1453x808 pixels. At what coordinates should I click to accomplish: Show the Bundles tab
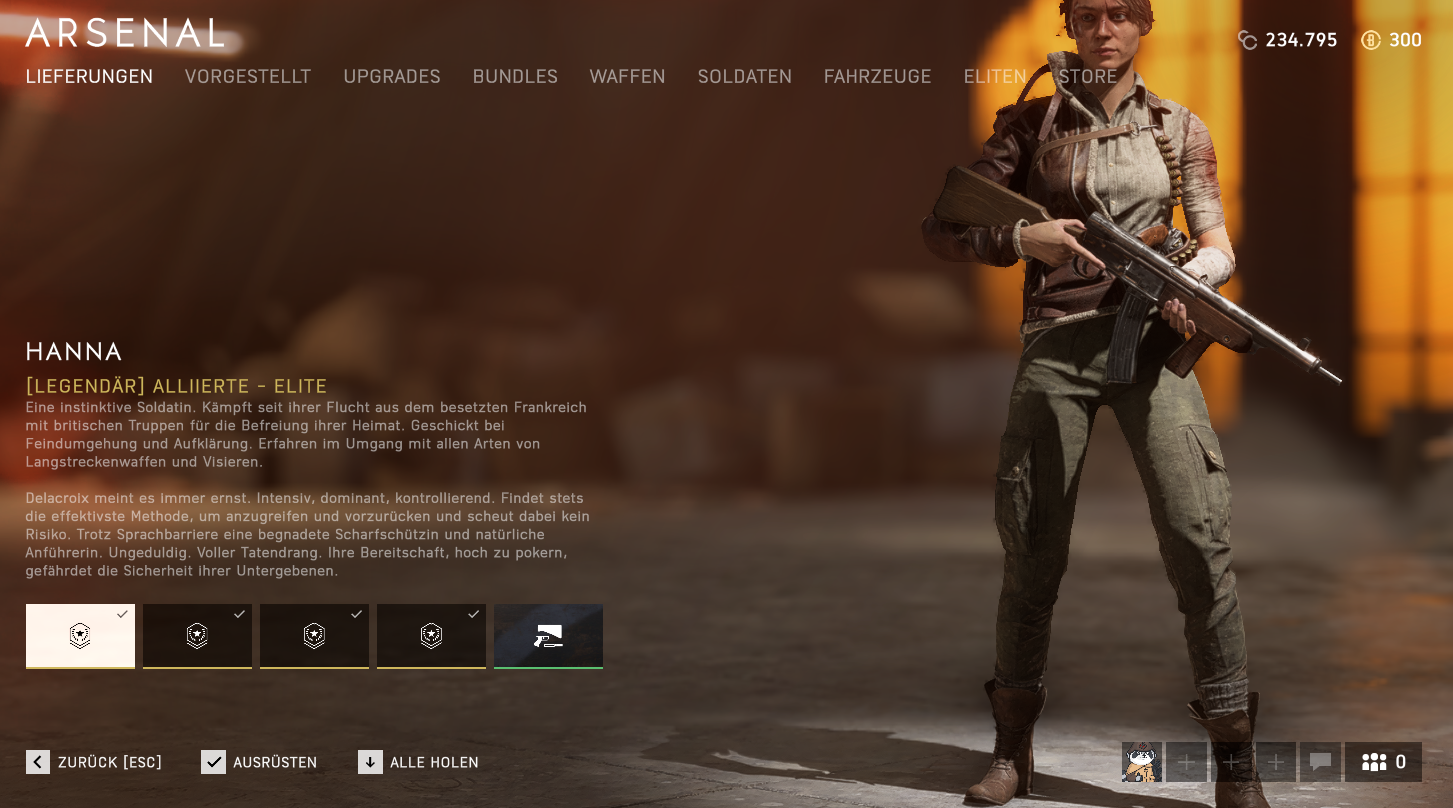[515, 77]
